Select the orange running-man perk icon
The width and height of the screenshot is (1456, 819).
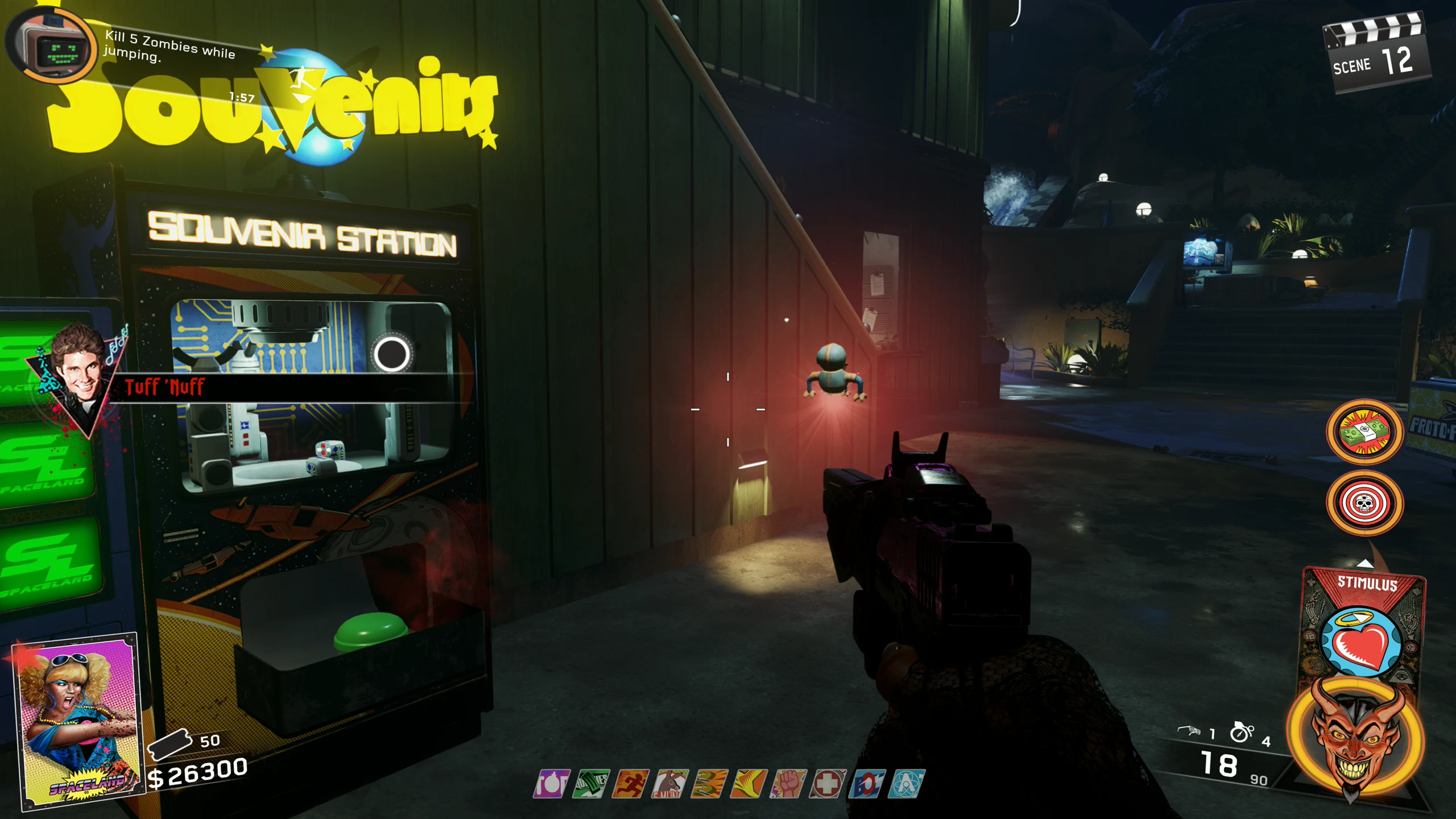(x=631, y=784)
